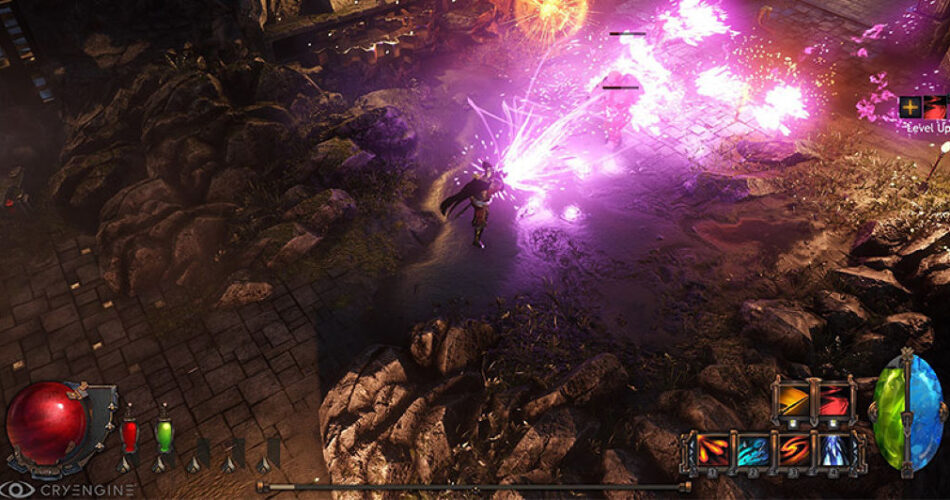Cast the orange fire swirl skill in slot 3

click(x=793, y=452)
